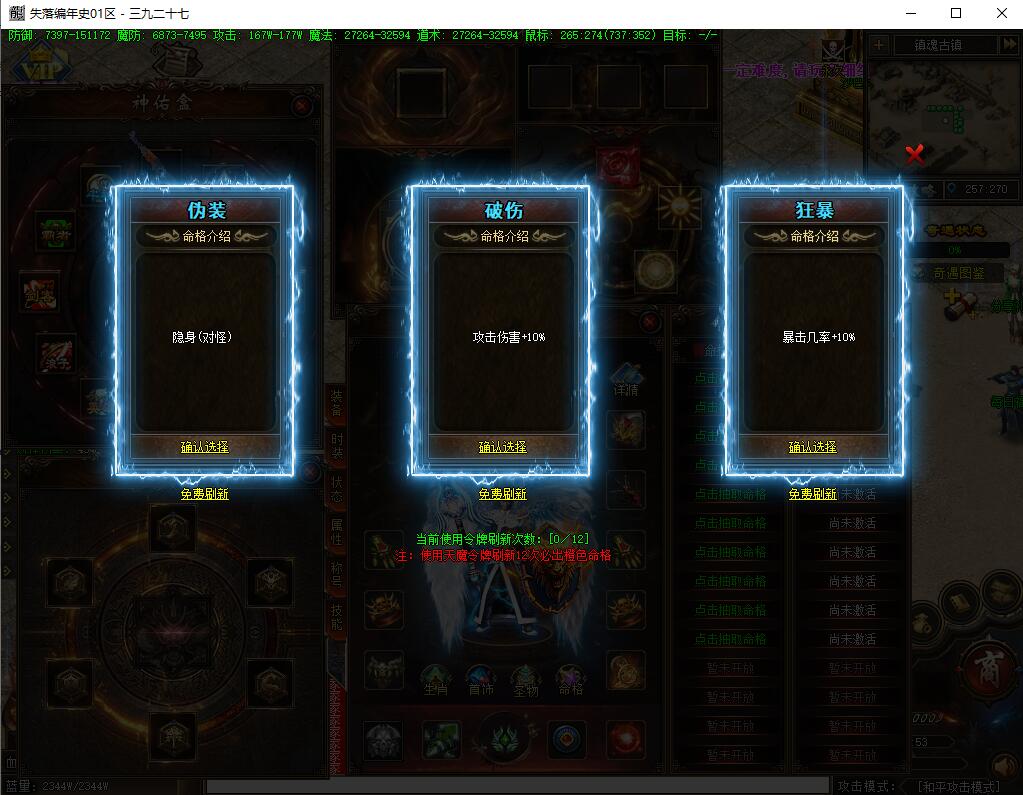
Task: Switch to the 时装 tab
Action: [337, 447]
